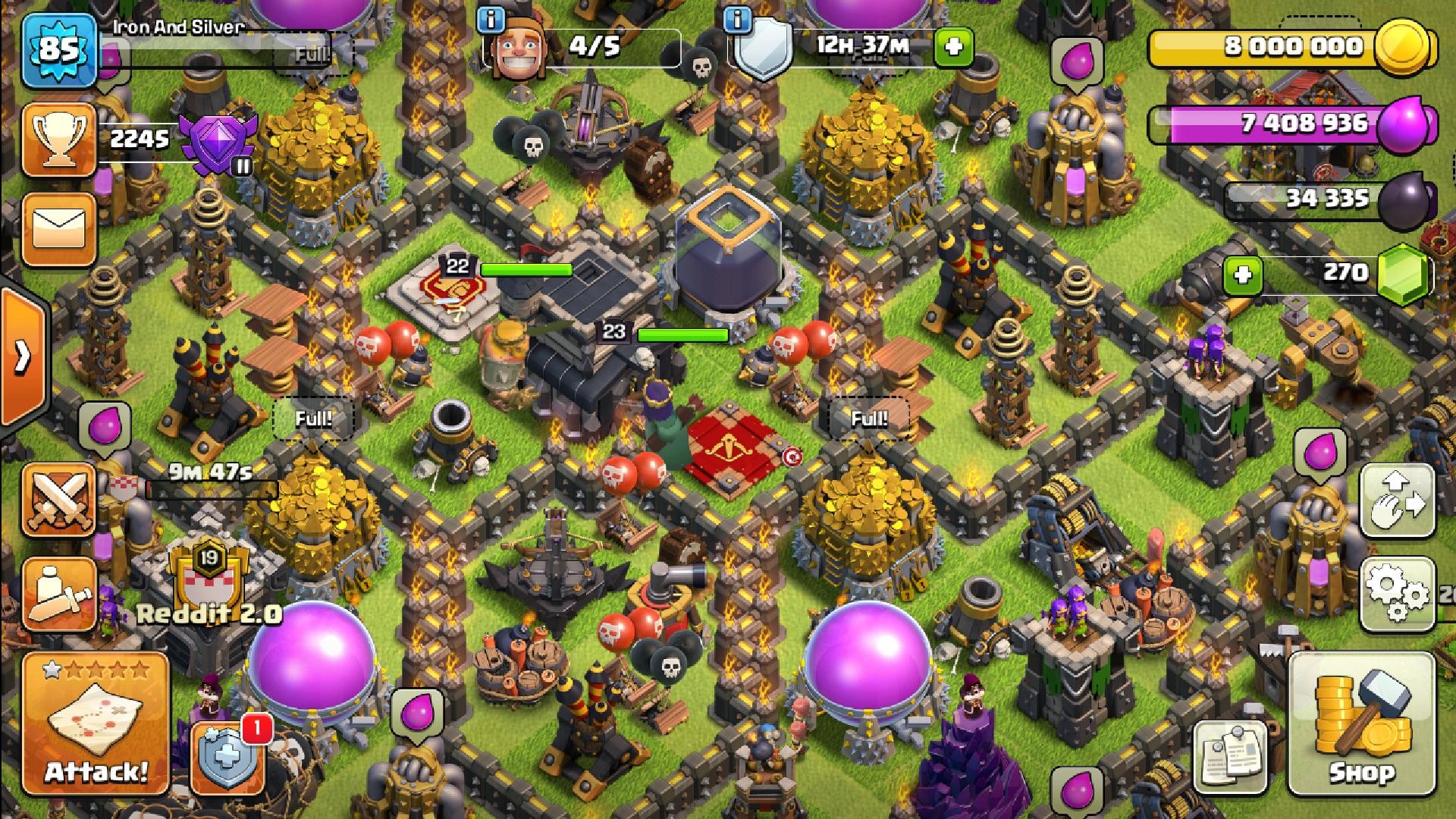This screenshot has width=1456, height=819.
Task: Expand the orange side panel arrow
Action: tap(23, 356)
